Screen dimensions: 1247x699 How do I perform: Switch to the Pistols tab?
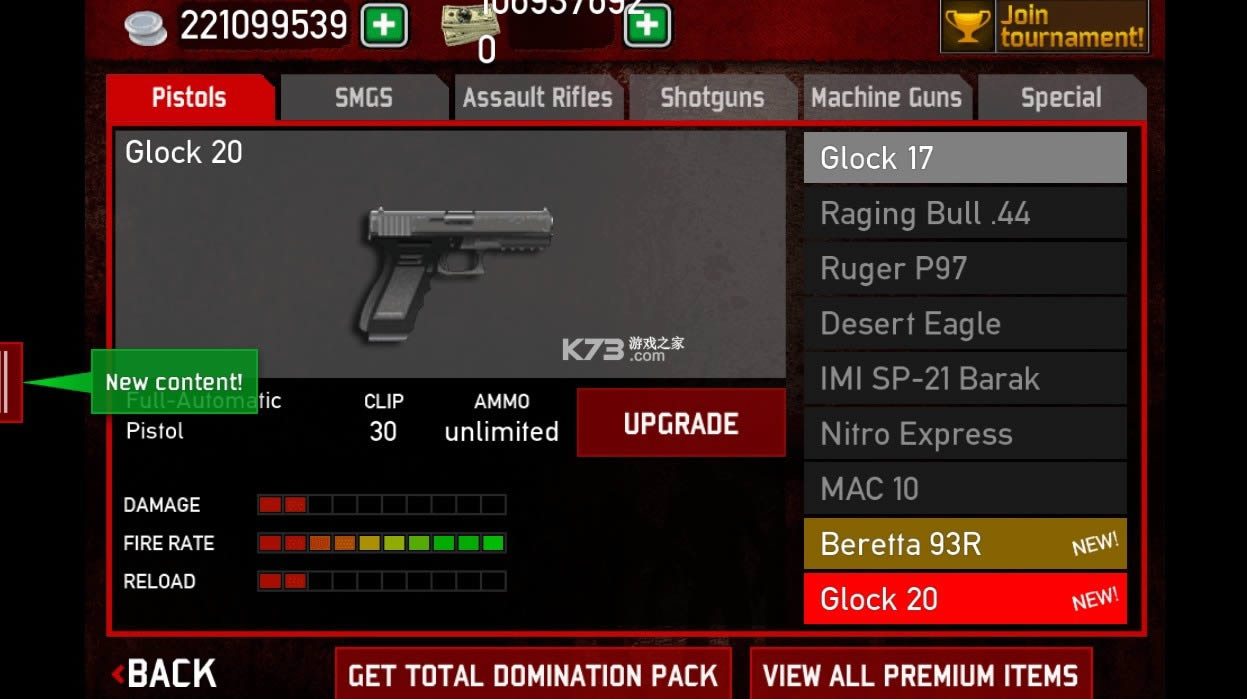189,98
